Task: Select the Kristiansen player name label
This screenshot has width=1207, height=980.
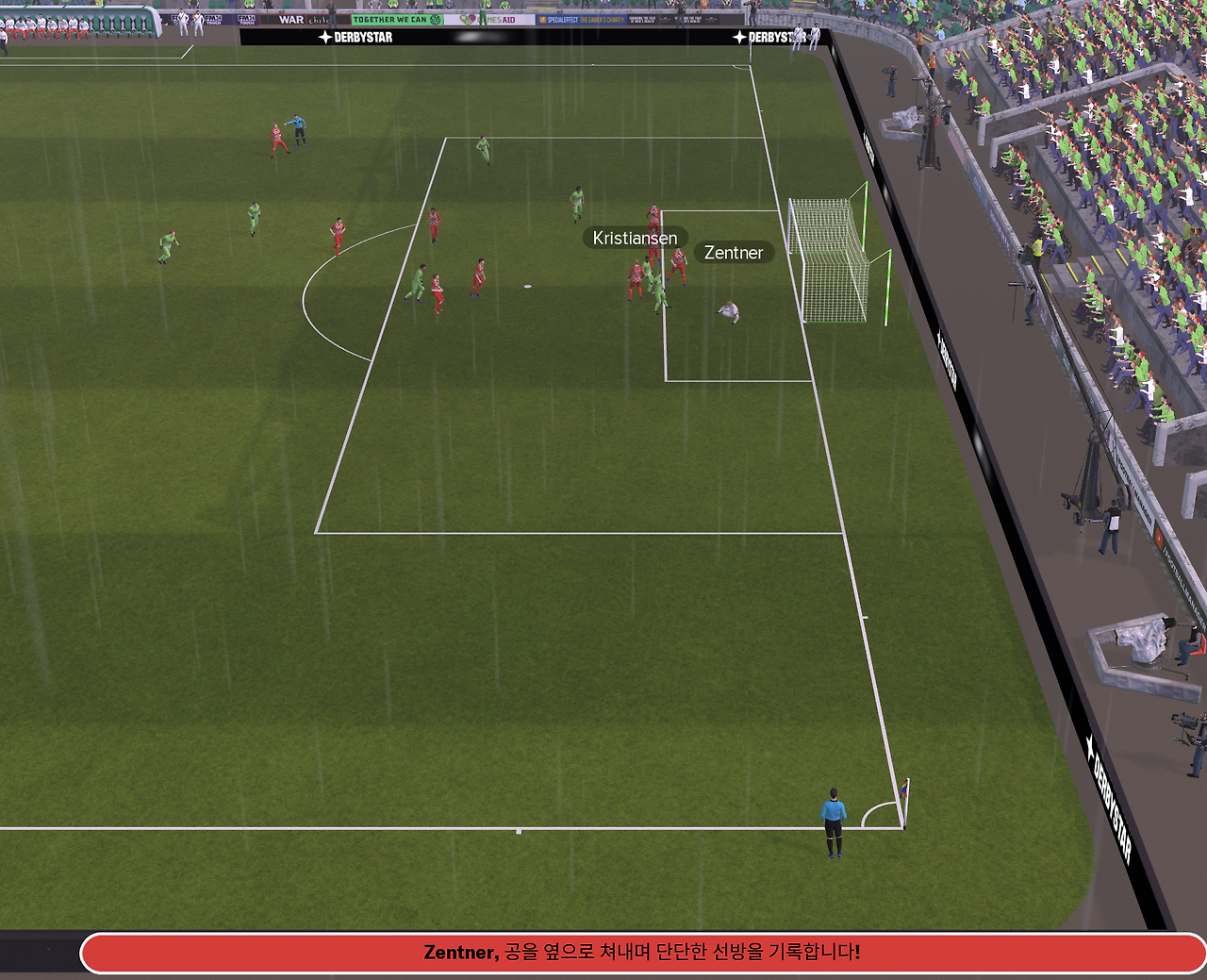Action: [x=635, y=239]
